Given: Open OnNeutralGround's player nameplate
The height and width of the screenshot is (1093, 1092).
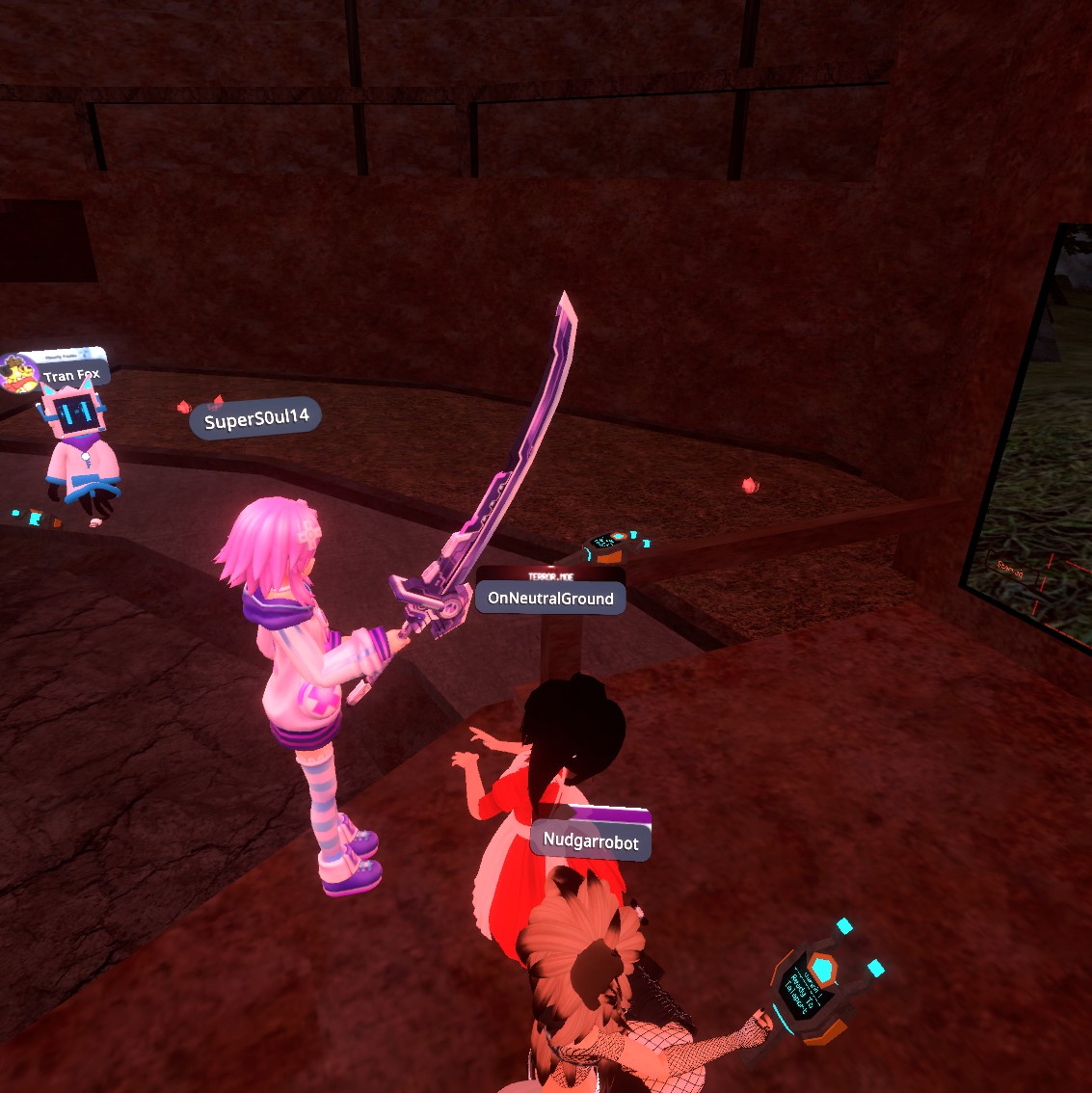Looking at the screenshot, I should [x=550, y=599].
